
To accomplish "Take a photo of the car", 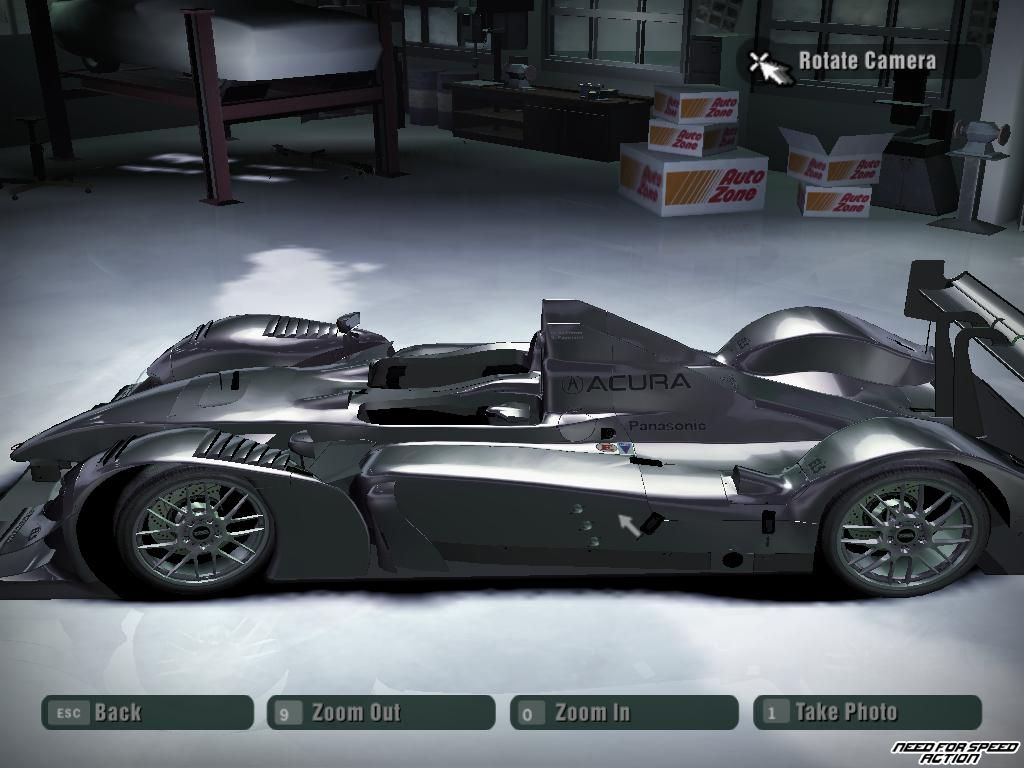I will point(867,713).
